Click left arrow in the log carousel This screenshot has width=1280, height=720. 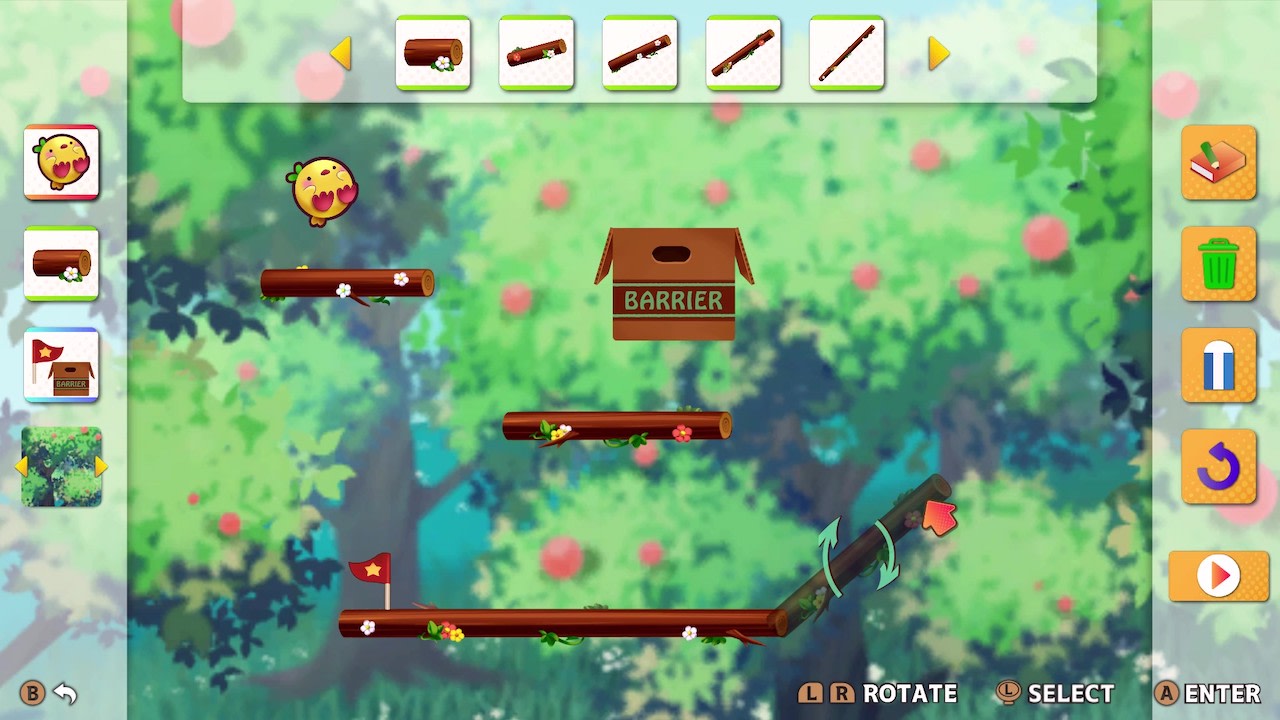click(x=340, y=54)
